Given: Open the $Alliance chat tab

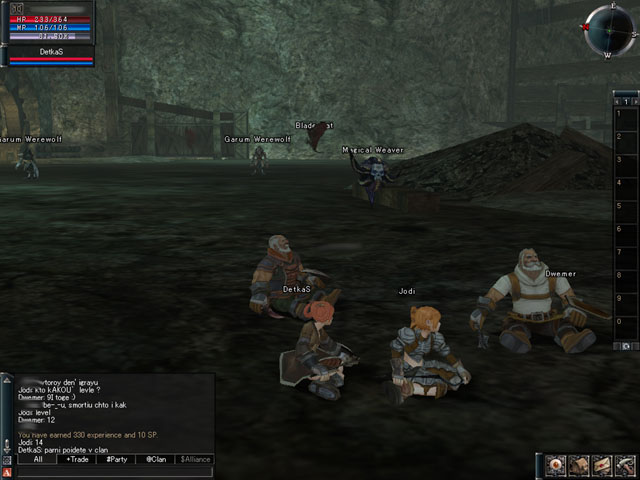Looking at the screenshot, I should tap(195, 460).
